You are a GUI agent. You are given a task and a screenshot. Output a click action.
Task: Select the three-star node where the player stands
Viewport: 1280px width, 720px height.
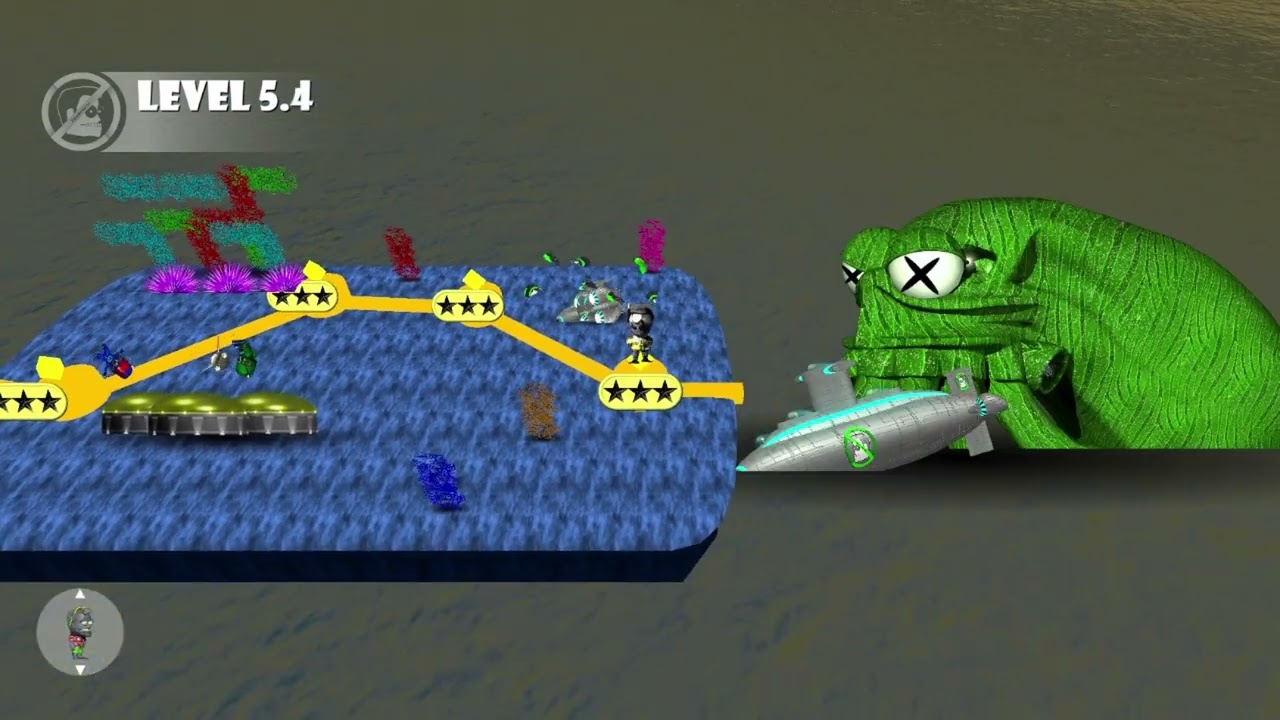tap(640, 390)
